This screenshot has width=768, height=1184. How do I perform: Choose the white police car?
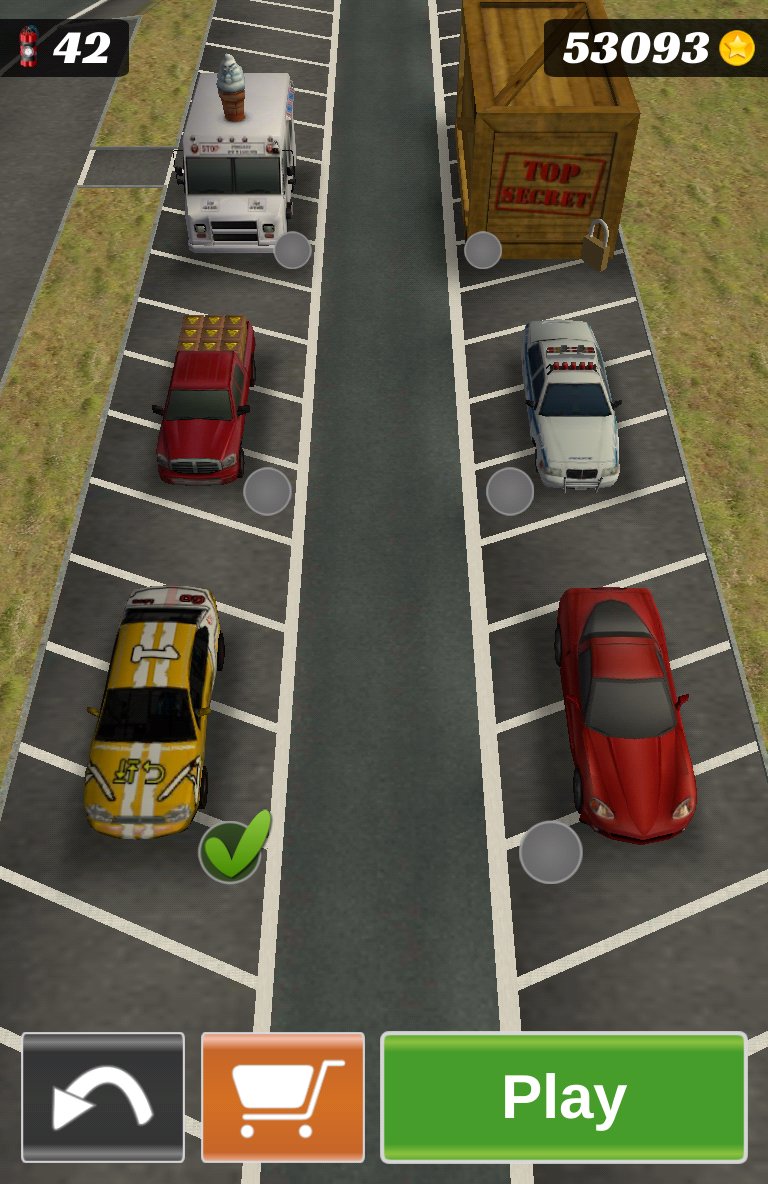[572, 402]
